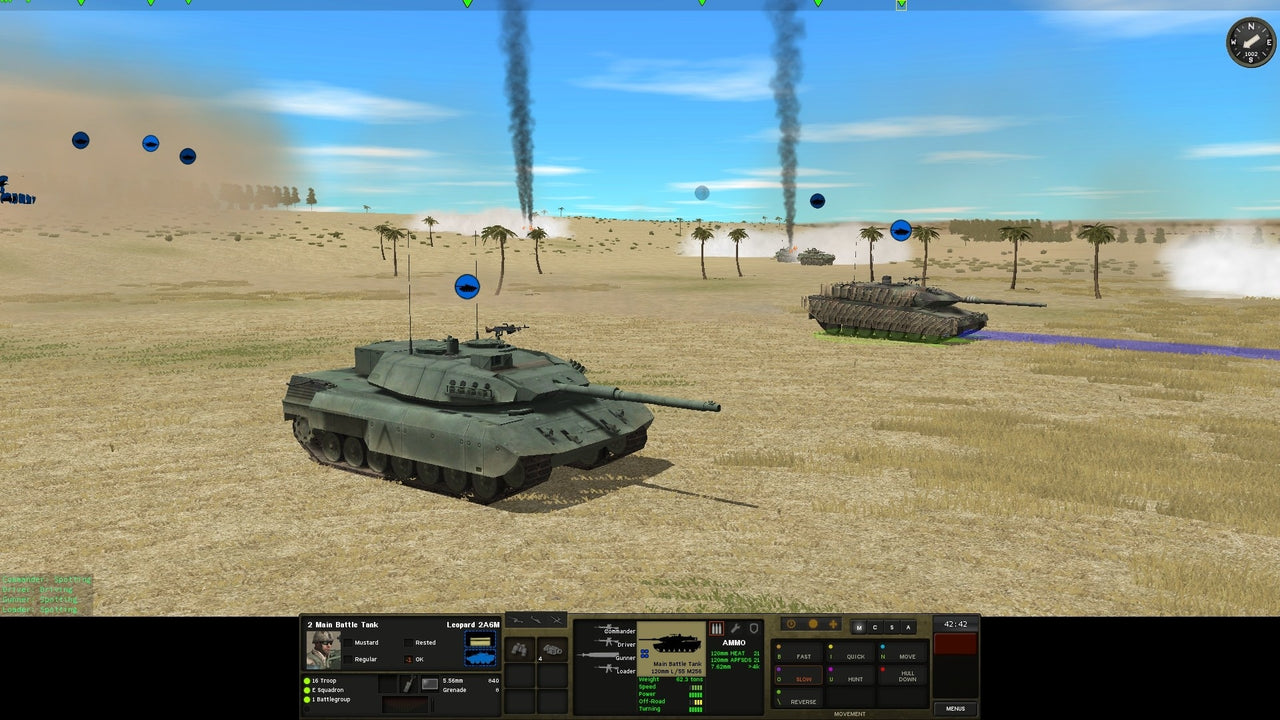Click the shield armor icon
1280x720 pixels.
click(754, 627)
